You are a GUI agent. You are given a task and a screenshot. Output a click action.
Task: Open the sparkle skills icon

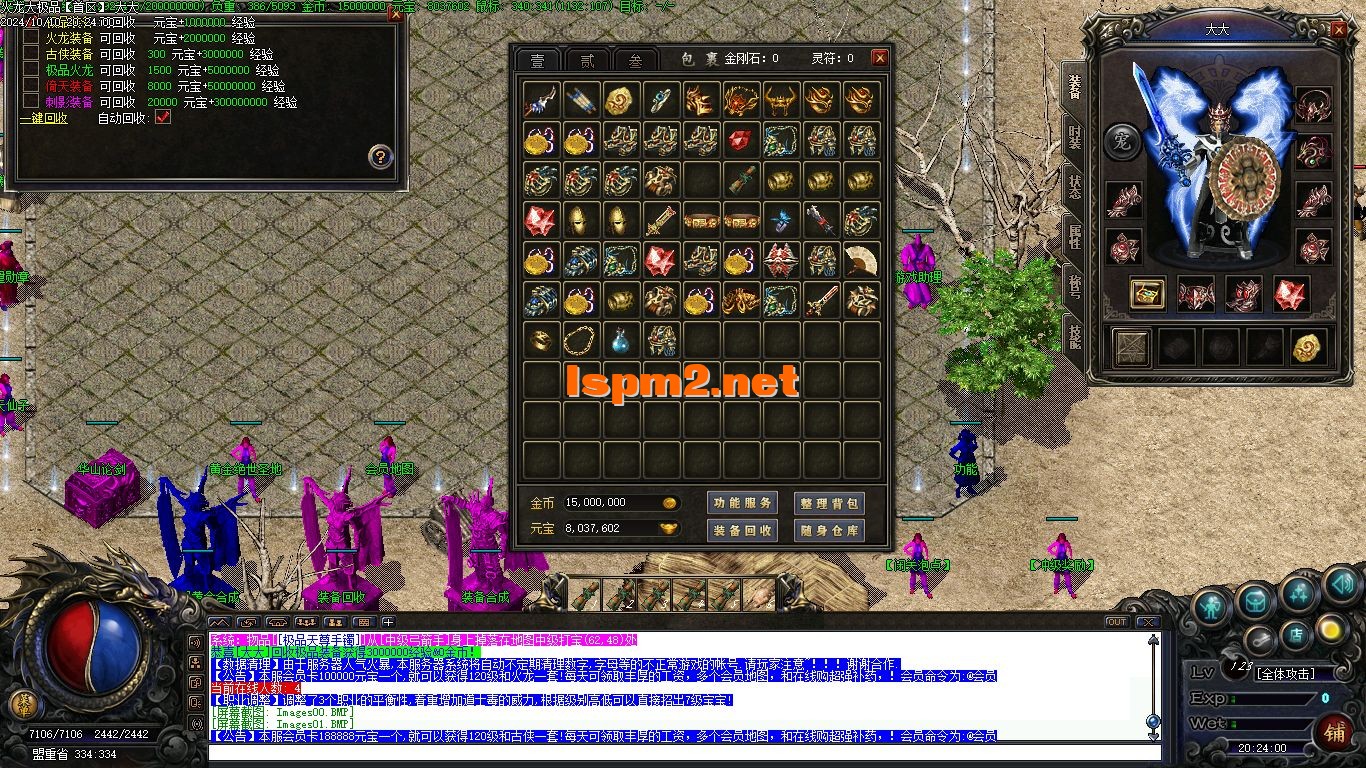tap(1299, 593)
